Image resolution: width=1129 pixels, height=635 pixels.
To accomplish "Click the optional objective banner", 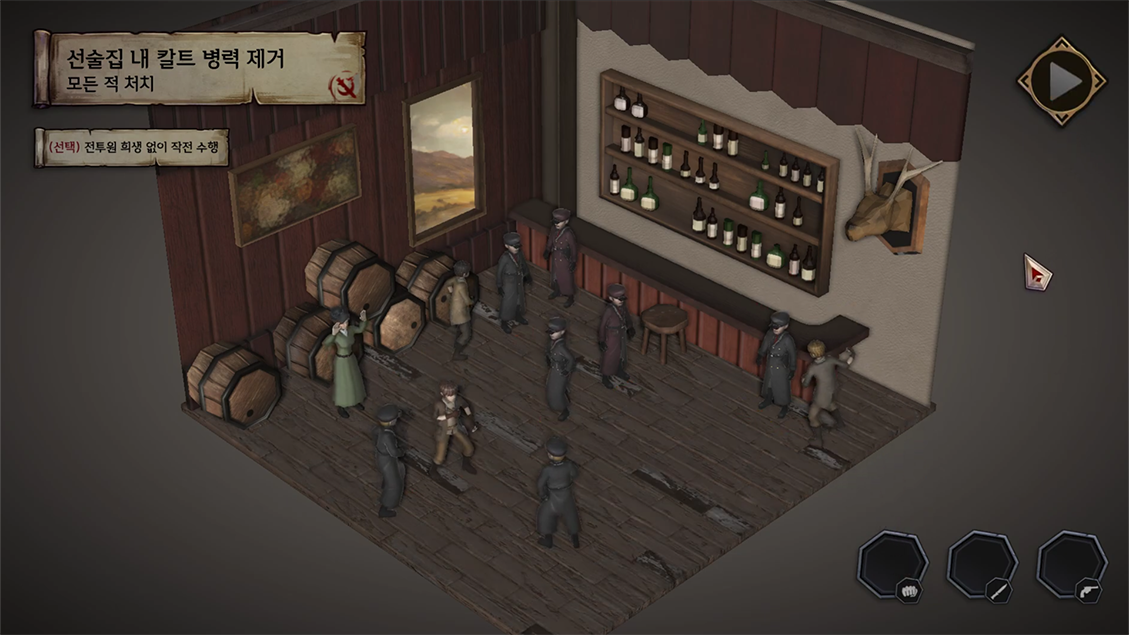I will (132, 148).
